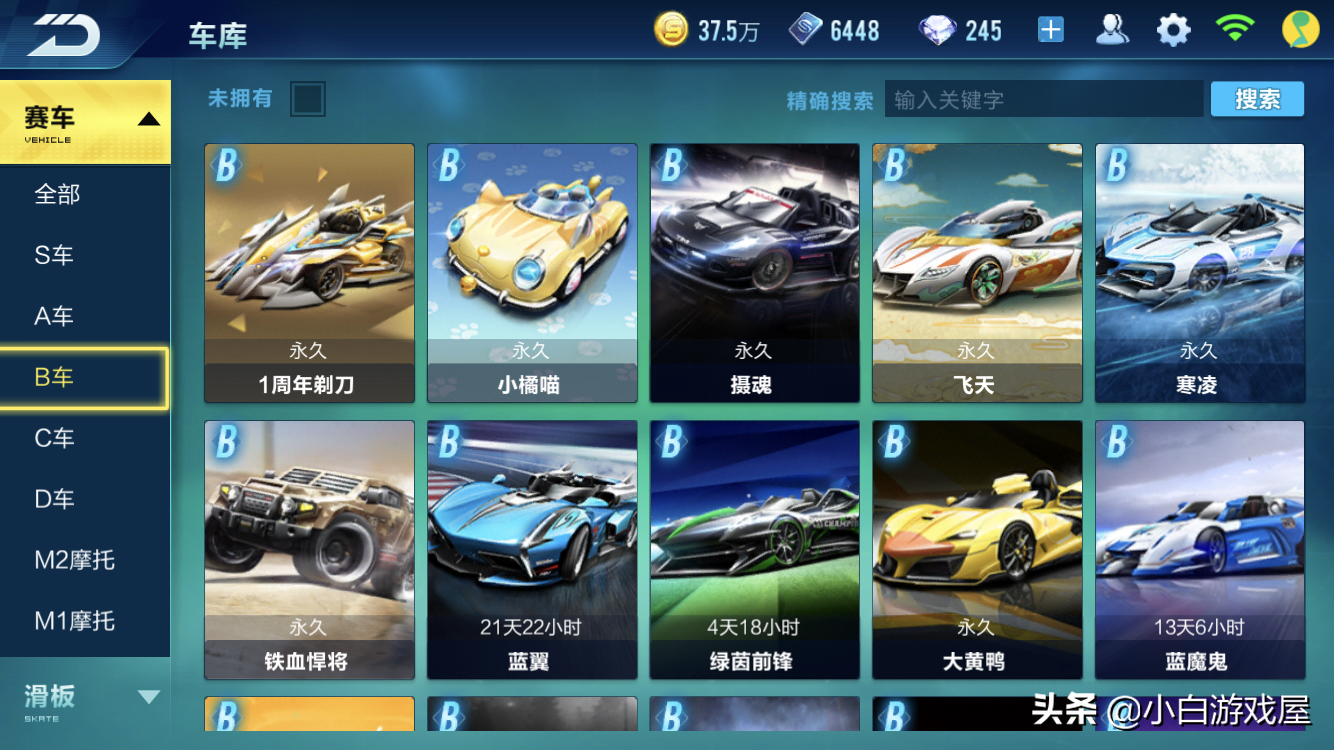Go back using the top-left logo button
1334x750 pixels.
tap(63, 34)
